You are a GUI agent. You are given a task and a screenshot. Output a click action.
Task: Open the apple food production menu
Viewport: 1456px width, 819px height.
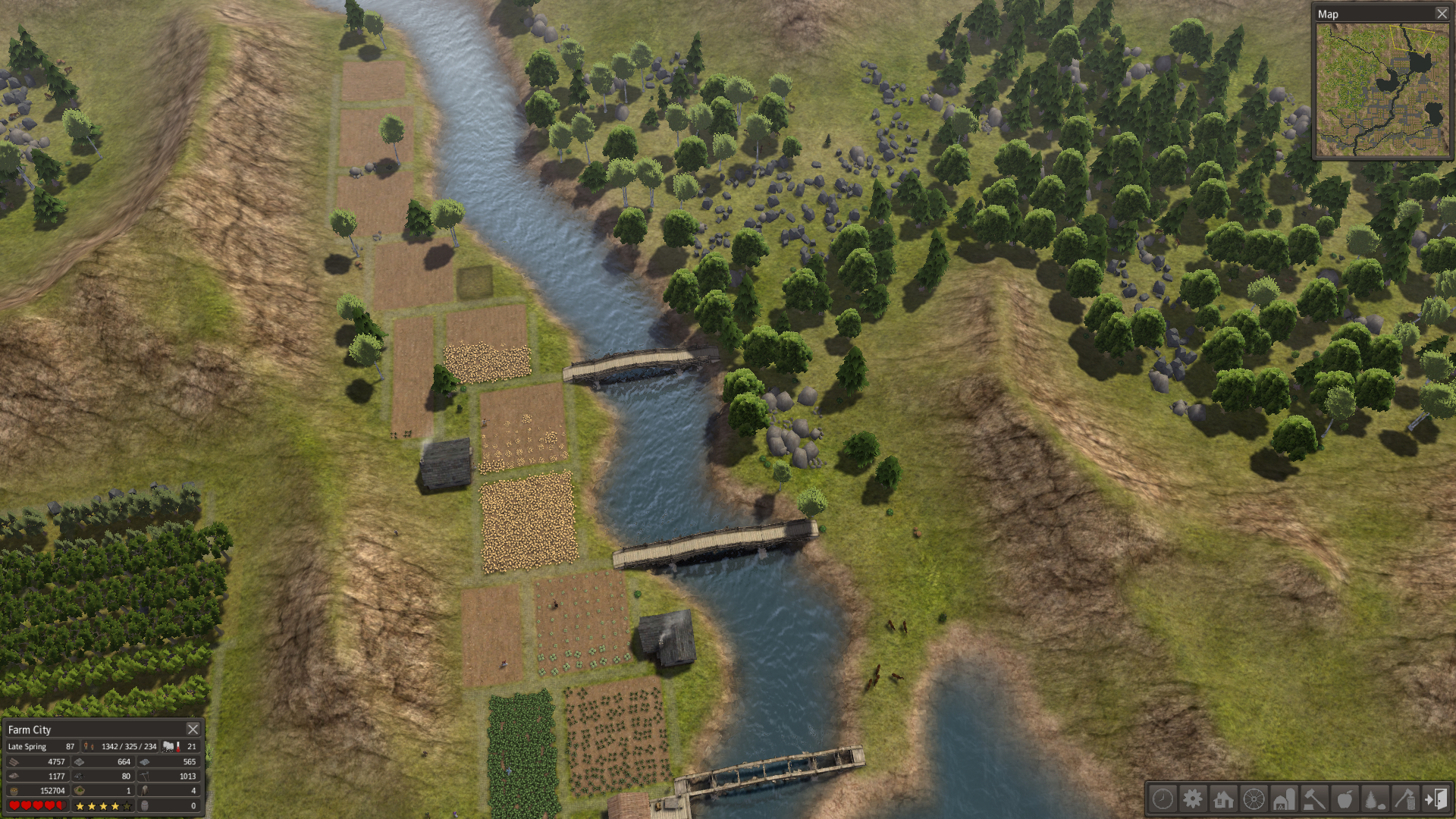tap(1345, 799)
